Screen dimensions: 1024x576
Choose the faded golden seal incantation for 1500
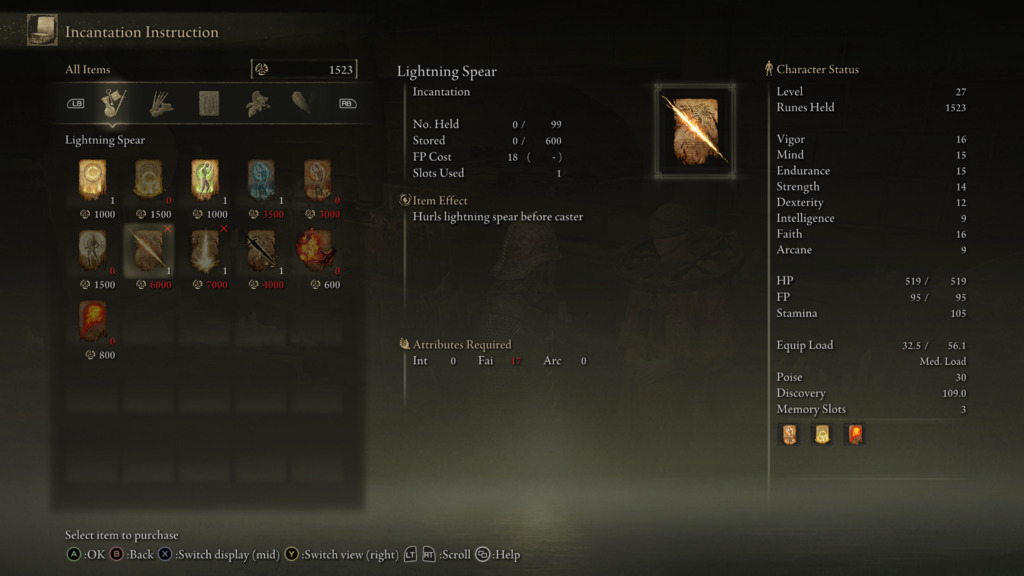(148, 179)
